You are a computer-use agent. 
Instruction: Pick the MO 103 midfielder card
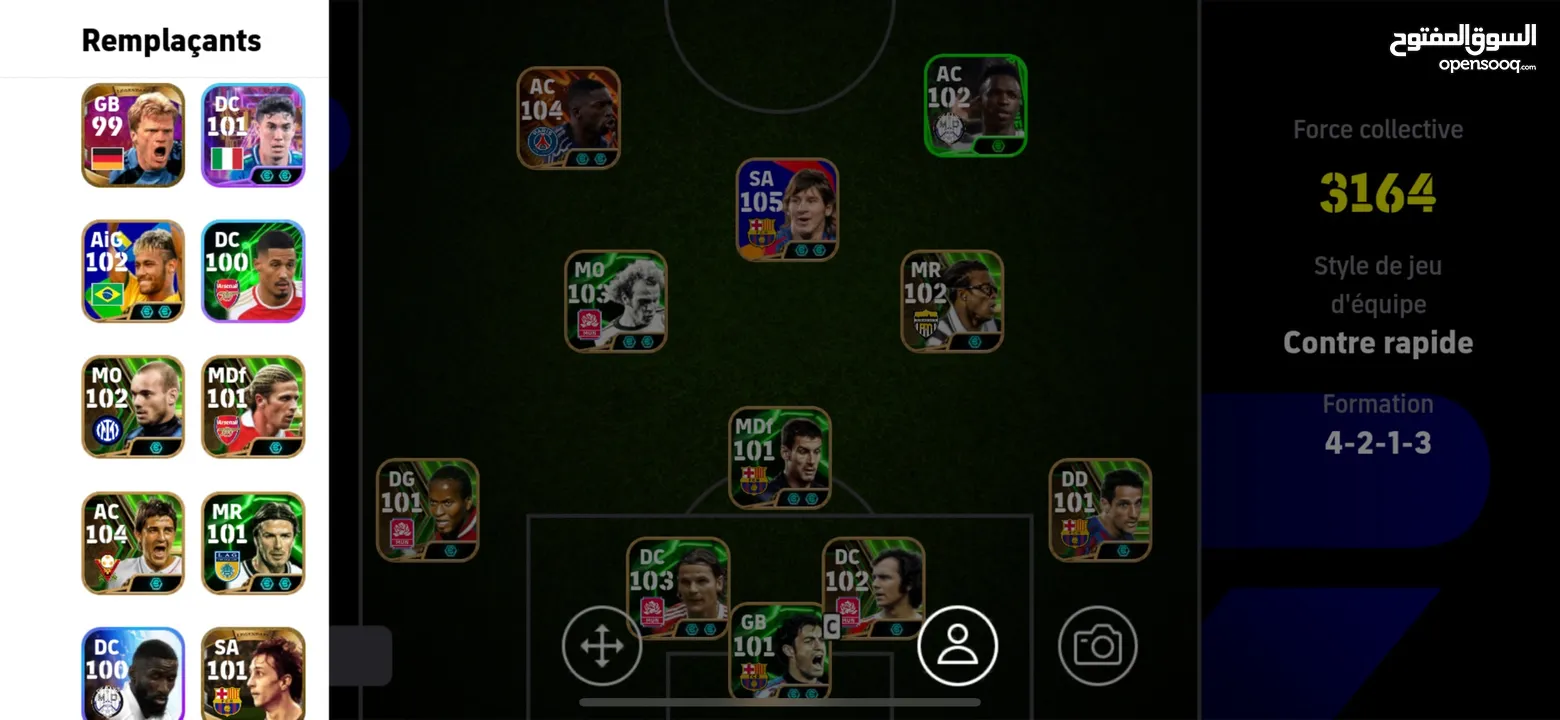pos(615,301)
